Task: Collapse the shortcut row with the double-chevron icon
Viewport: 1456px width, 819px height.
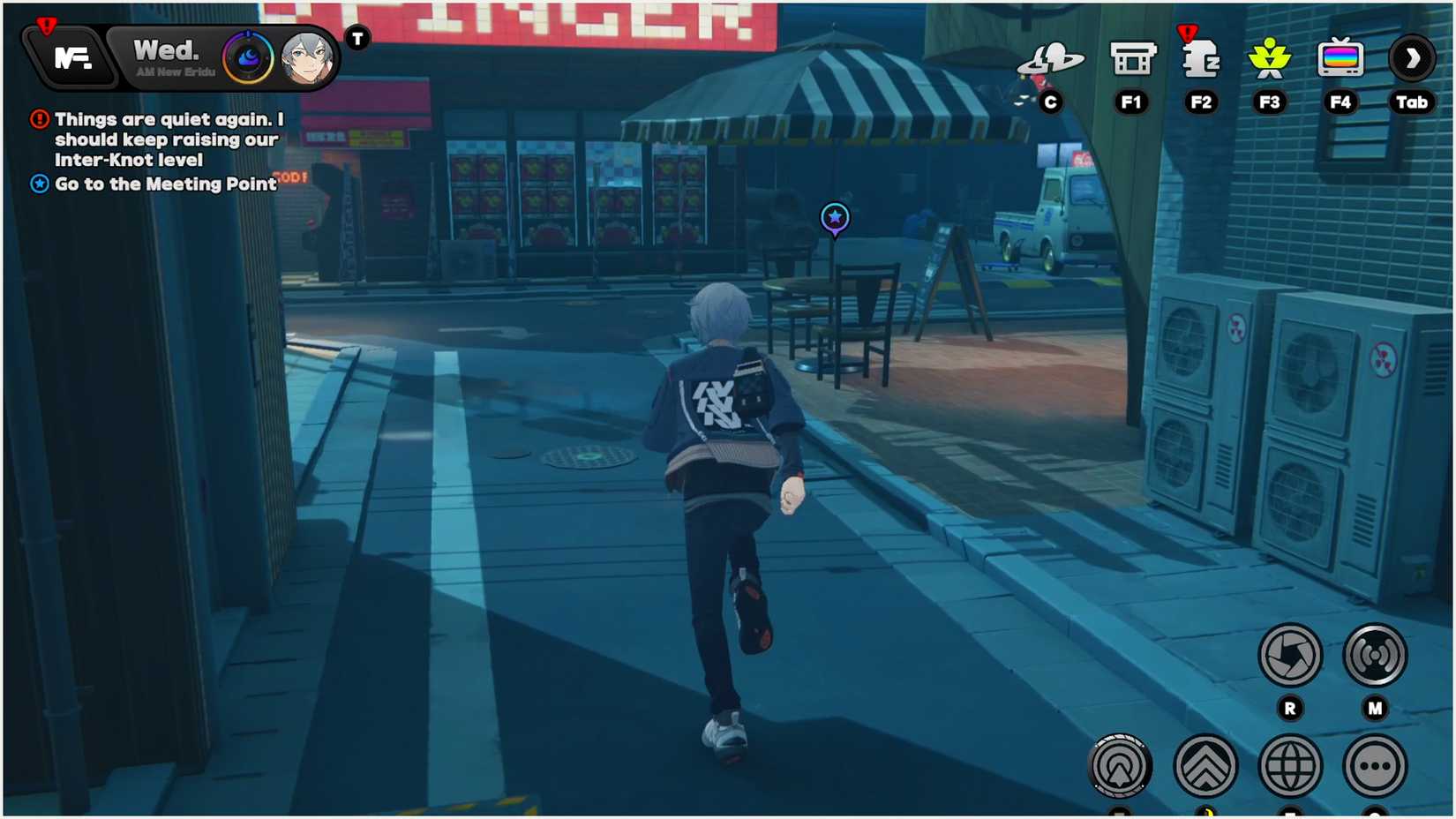Action: [x=1205, y=765]
